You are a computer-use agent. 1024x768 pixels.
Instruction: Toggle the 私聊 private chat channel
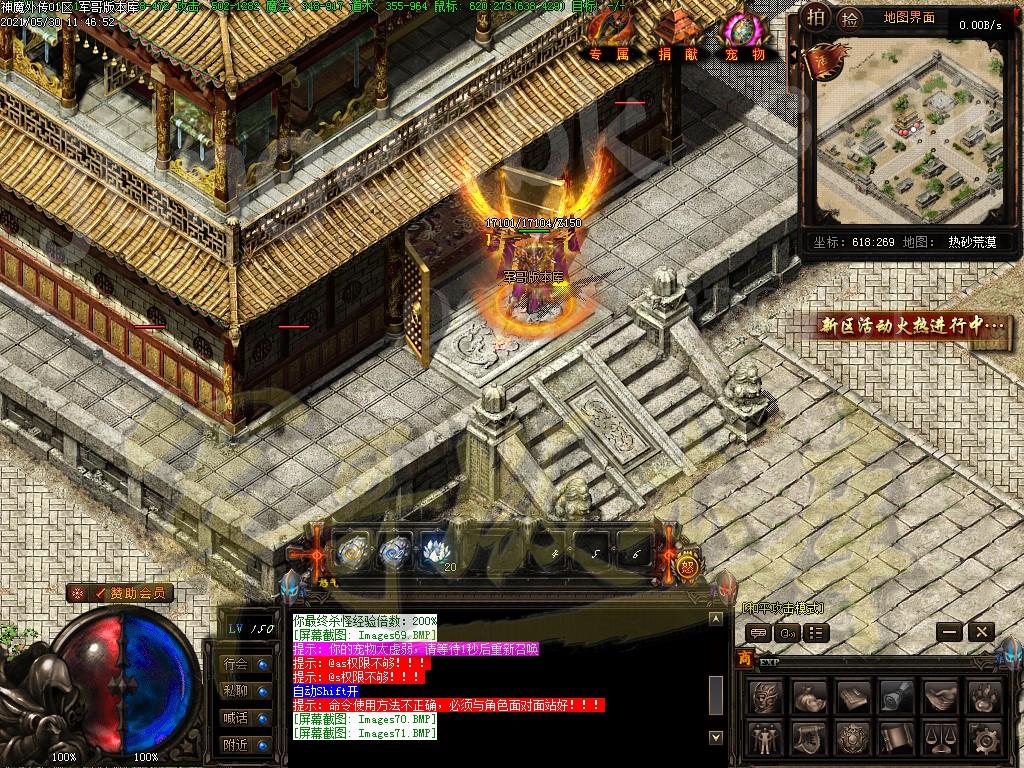(245, 690)
